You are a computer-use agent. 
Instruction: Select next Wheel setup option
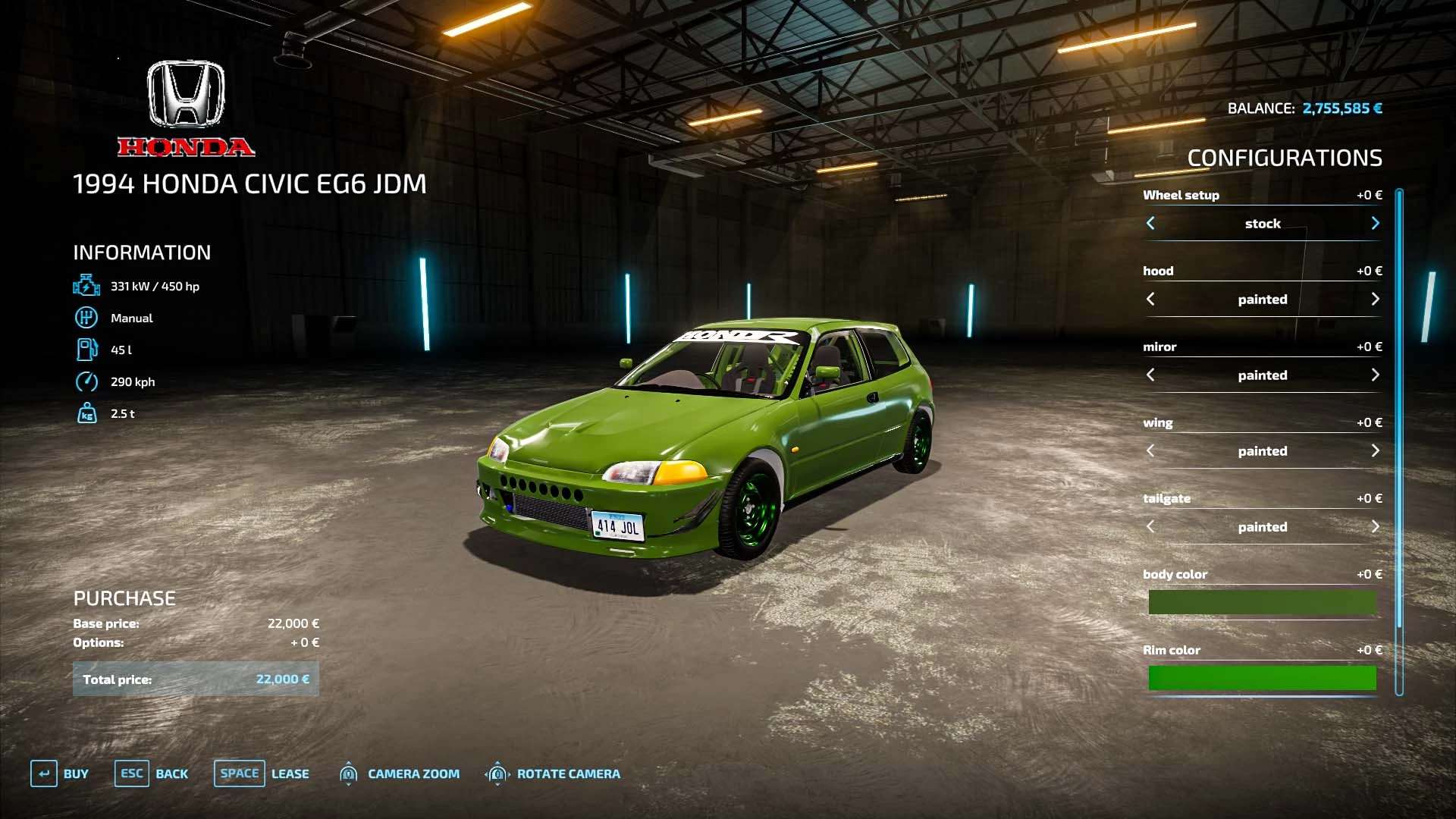point(1375,224)
